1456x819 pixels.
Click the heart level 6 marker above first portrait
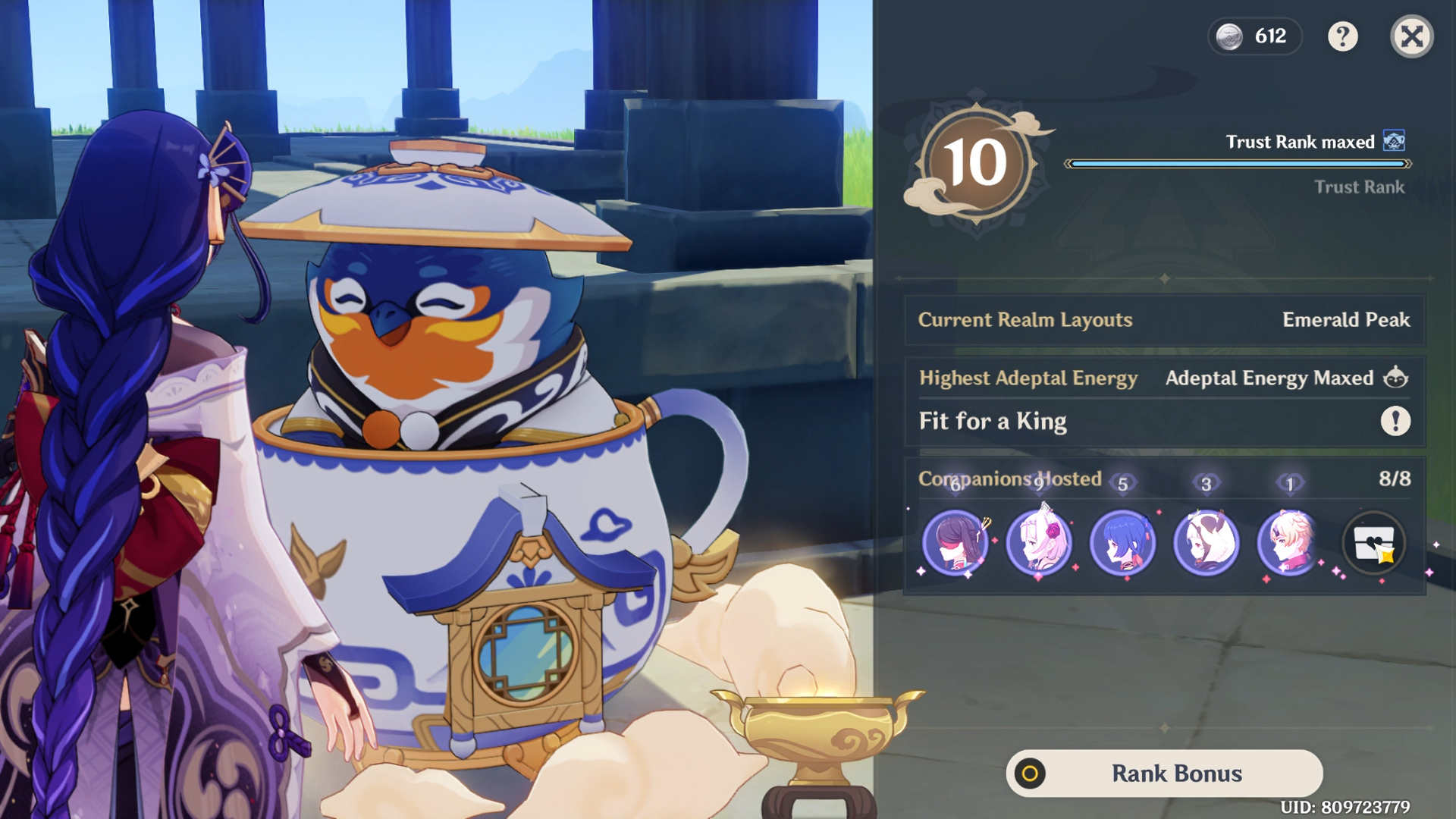tap(955, 483)
